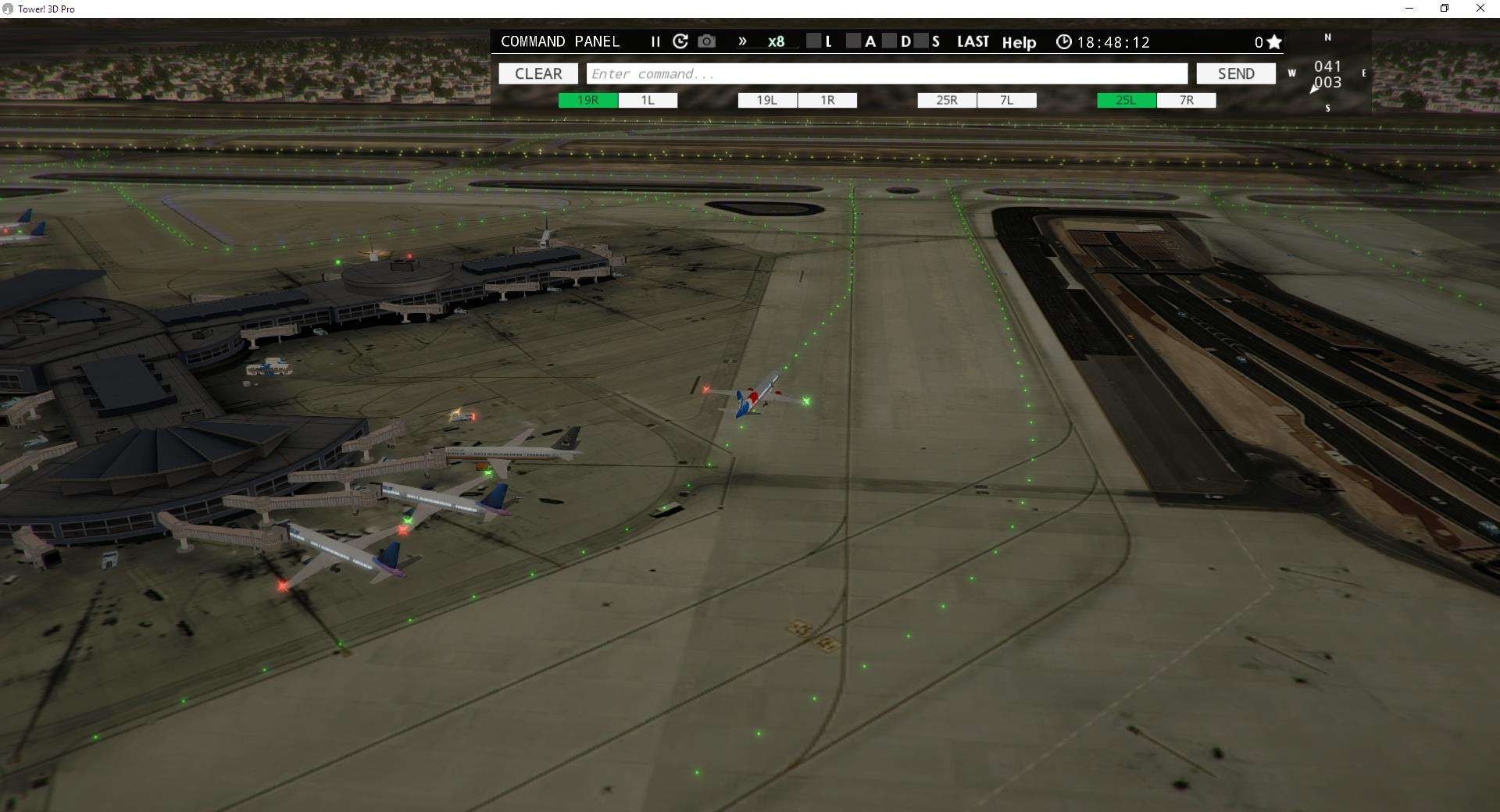1500x812 pixels.
Task: Adjust the compass heading indicator
Action: click(x=1327, y=73)
